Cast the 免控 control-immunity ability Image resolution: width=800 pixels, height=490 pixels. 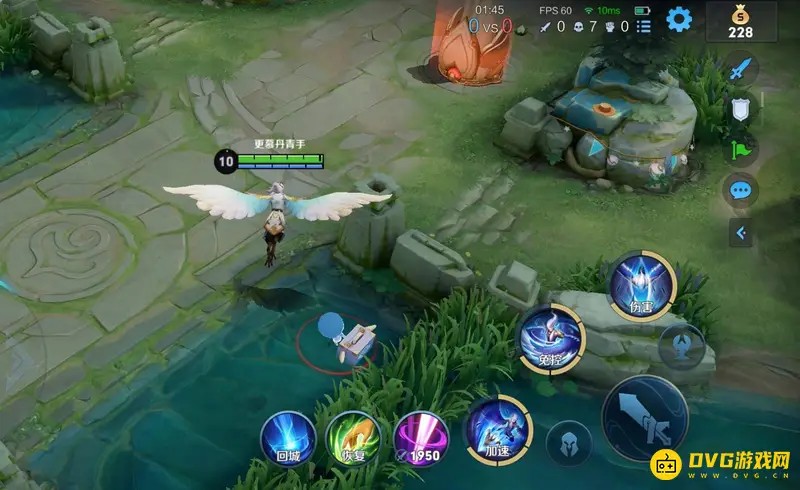(550, 337)
